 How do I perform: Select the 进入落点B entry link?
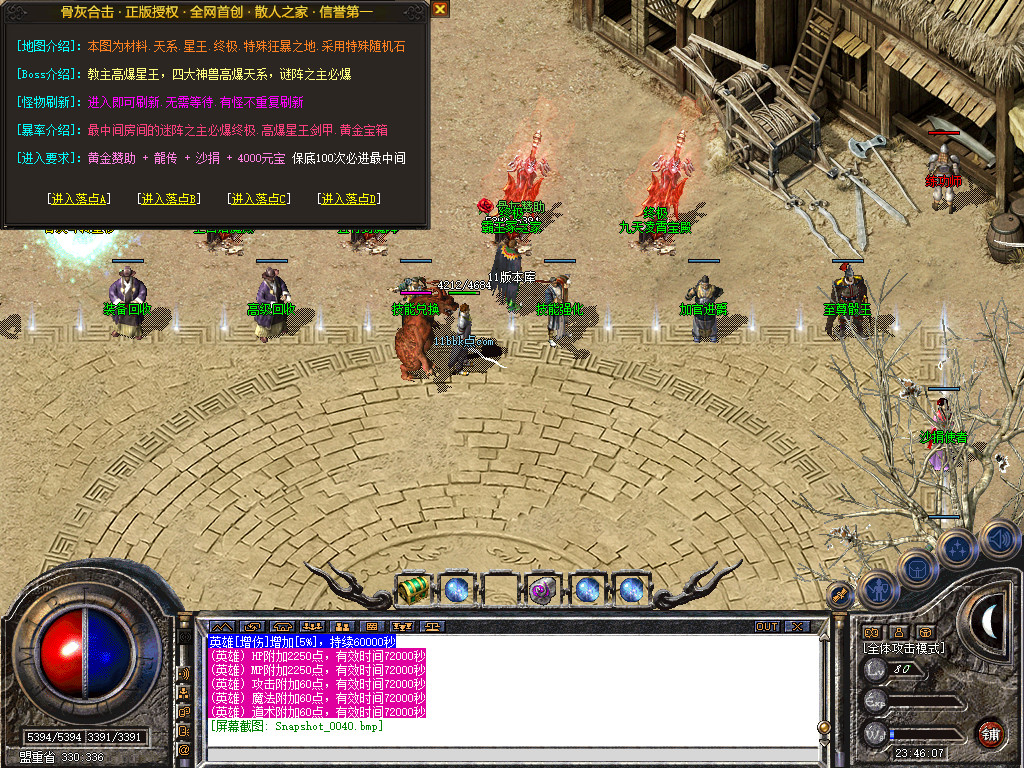[169, 199]
